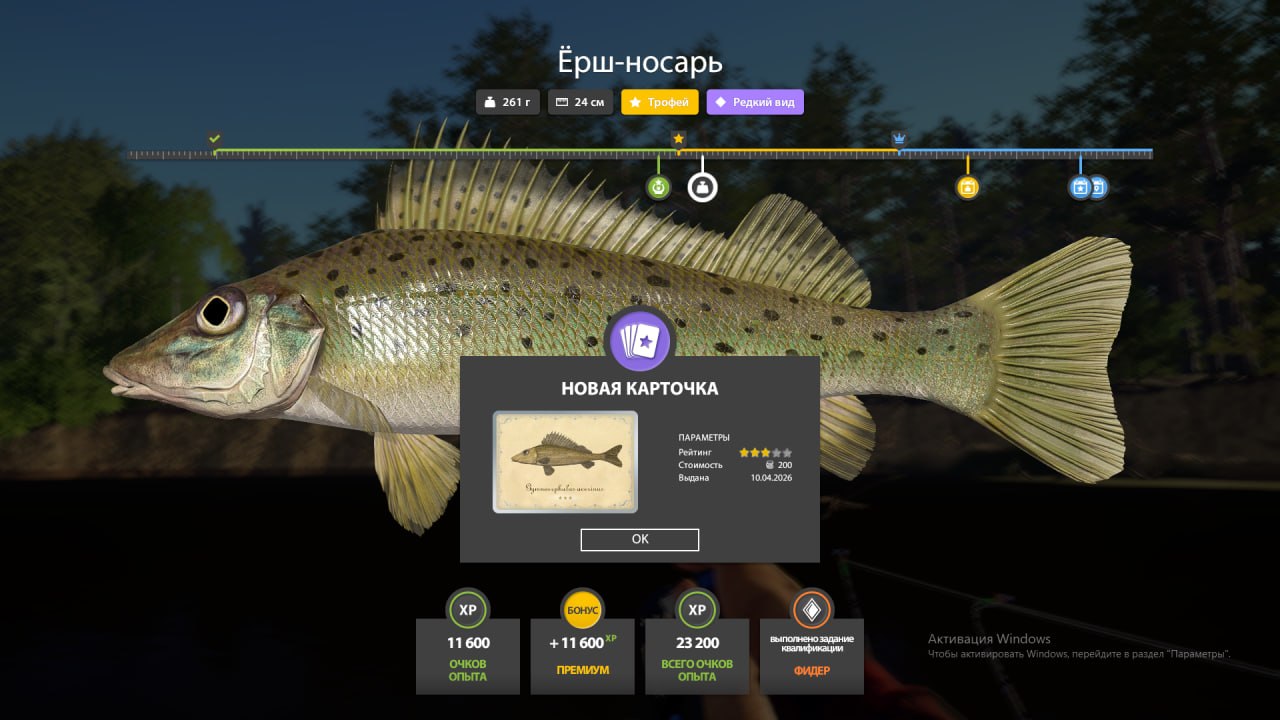Select the green circular marker on the scale
1280x720 pixels.
(x=658, y=187)
